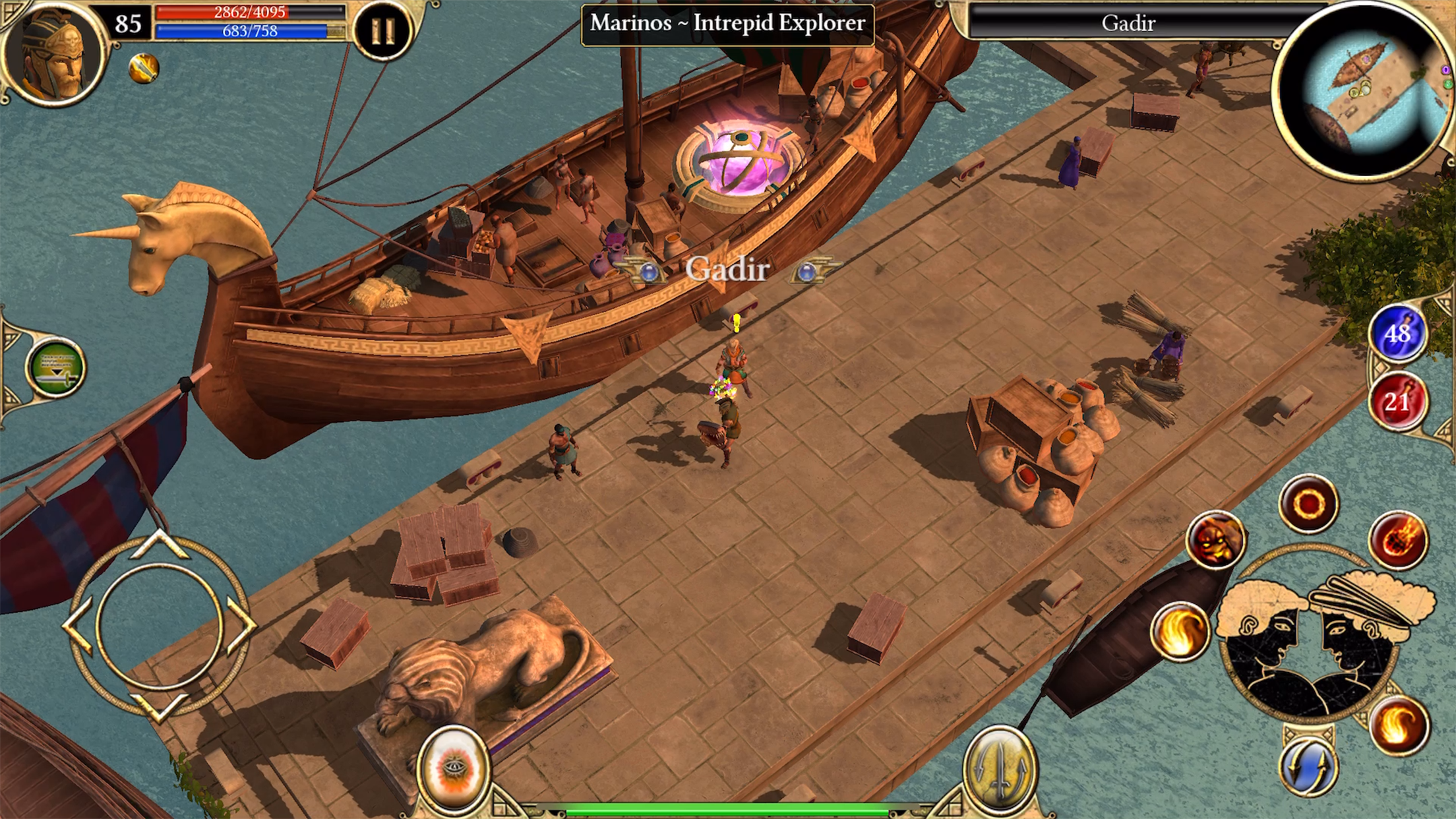Viewport: 1456px width, 819px height.
Task: Click the Marinos ~ Intrepid Explorer title
Action: (727, 24)
